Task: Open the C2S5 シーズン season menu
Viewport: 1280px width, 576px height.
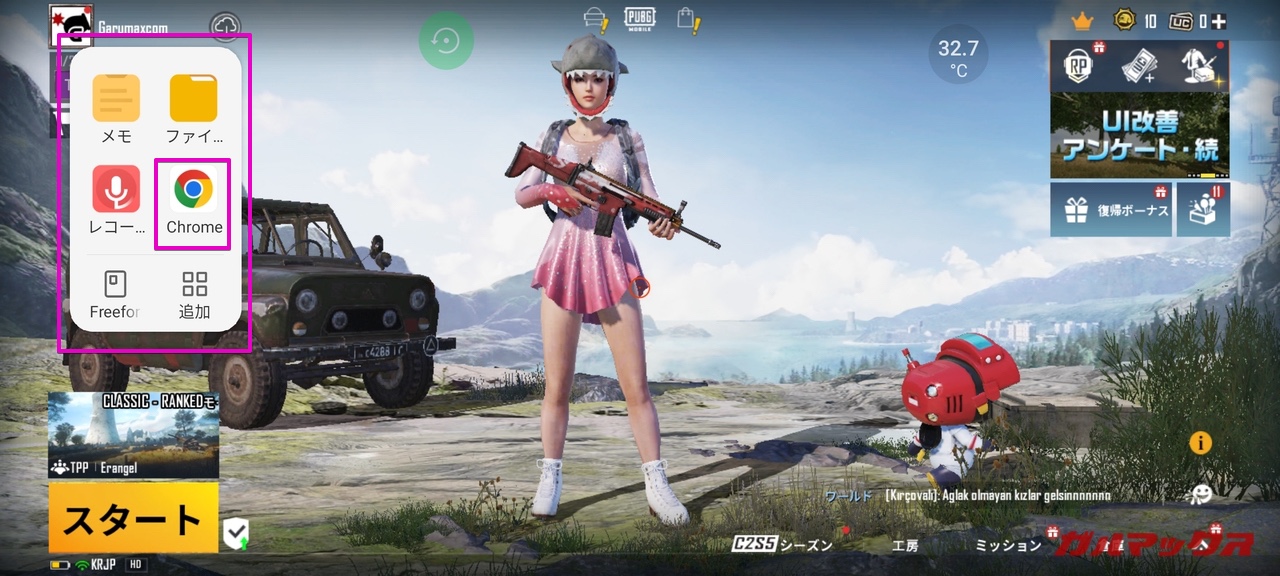Action: click(x=782, y=545)
